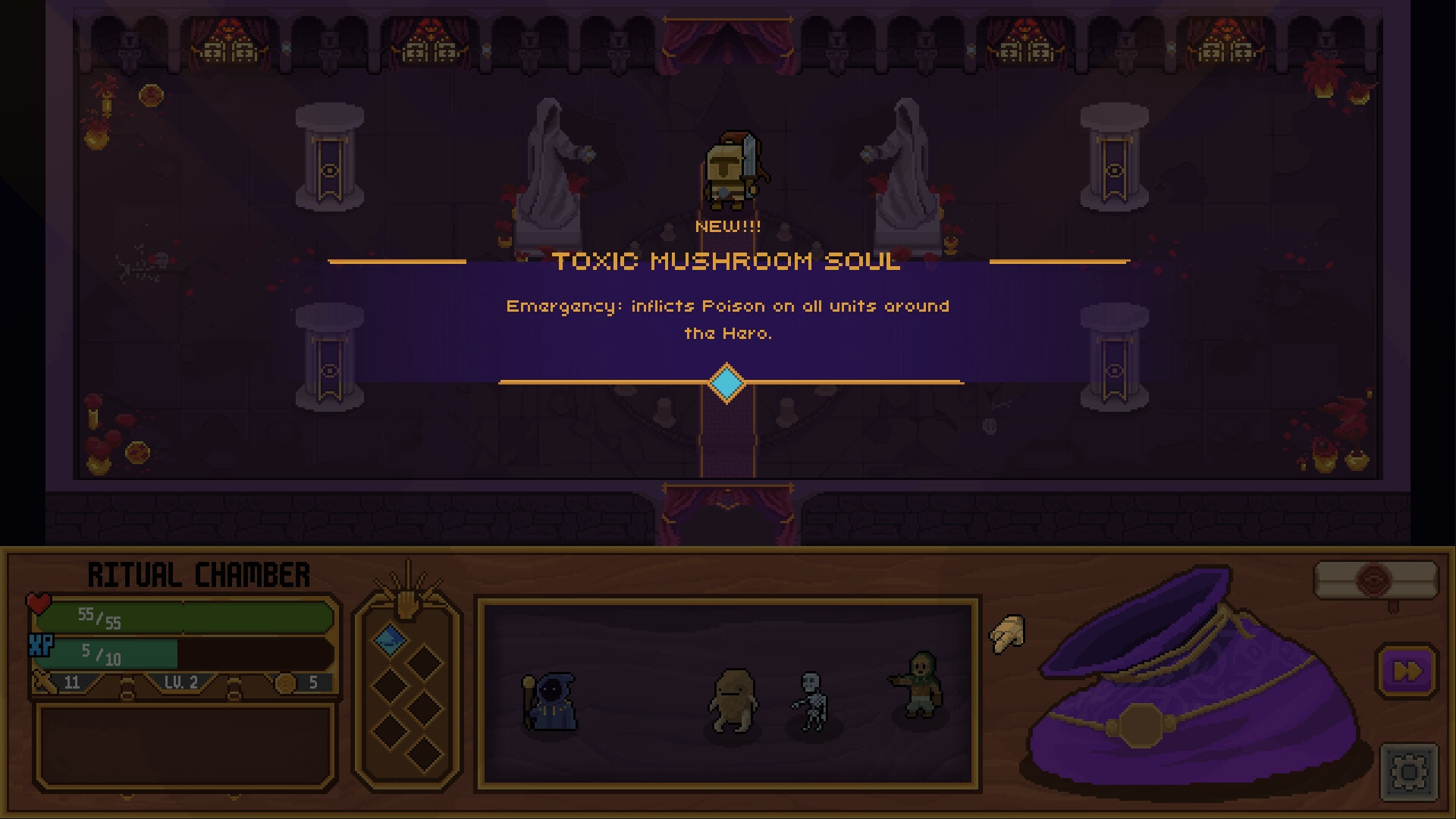The image size is (1456, 819).
Task: Select the Ritual Chamber title label
Action: (199, 574)
